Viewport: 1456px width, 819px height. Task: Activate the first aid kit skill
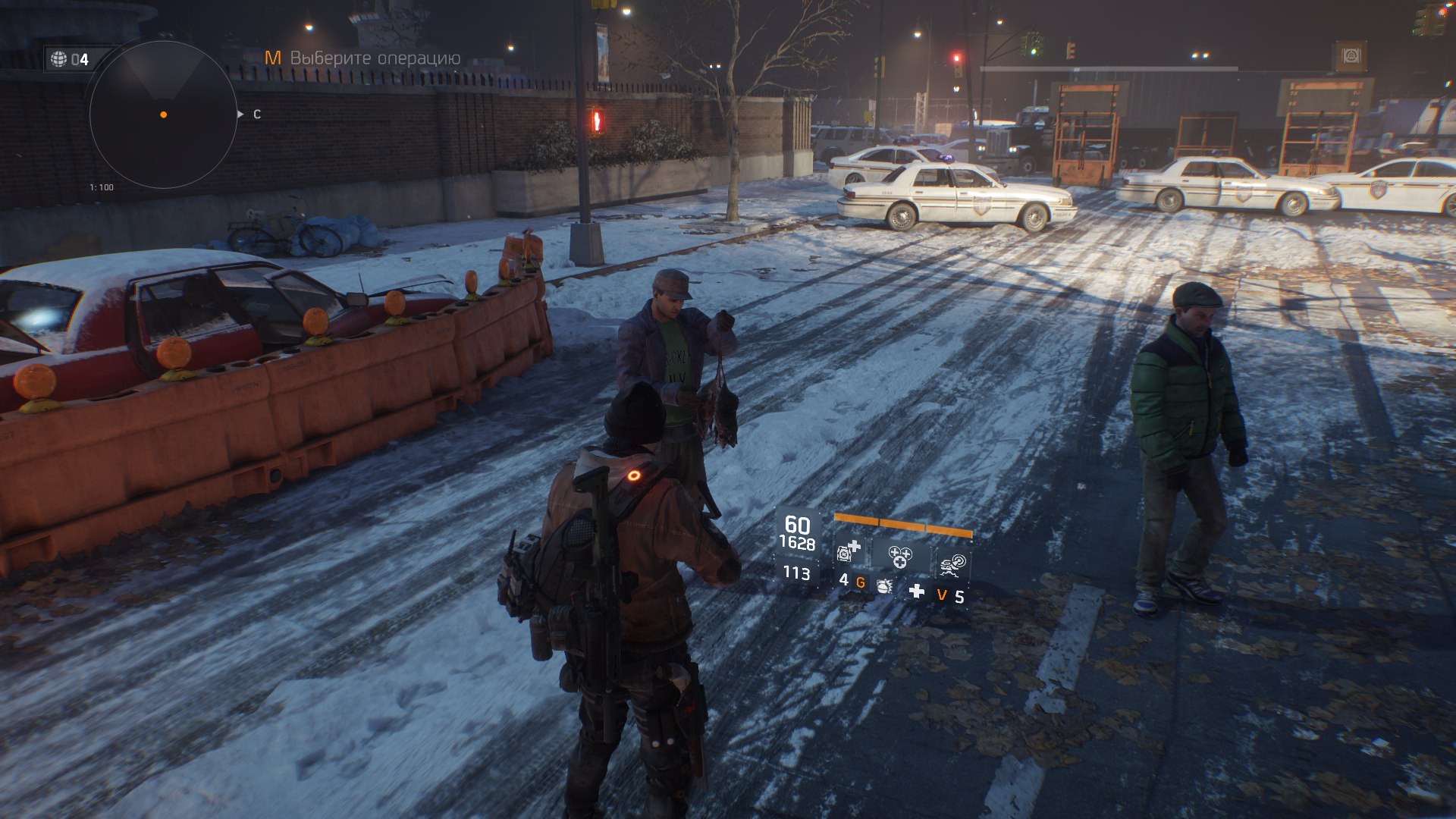[x=849, y=551]
